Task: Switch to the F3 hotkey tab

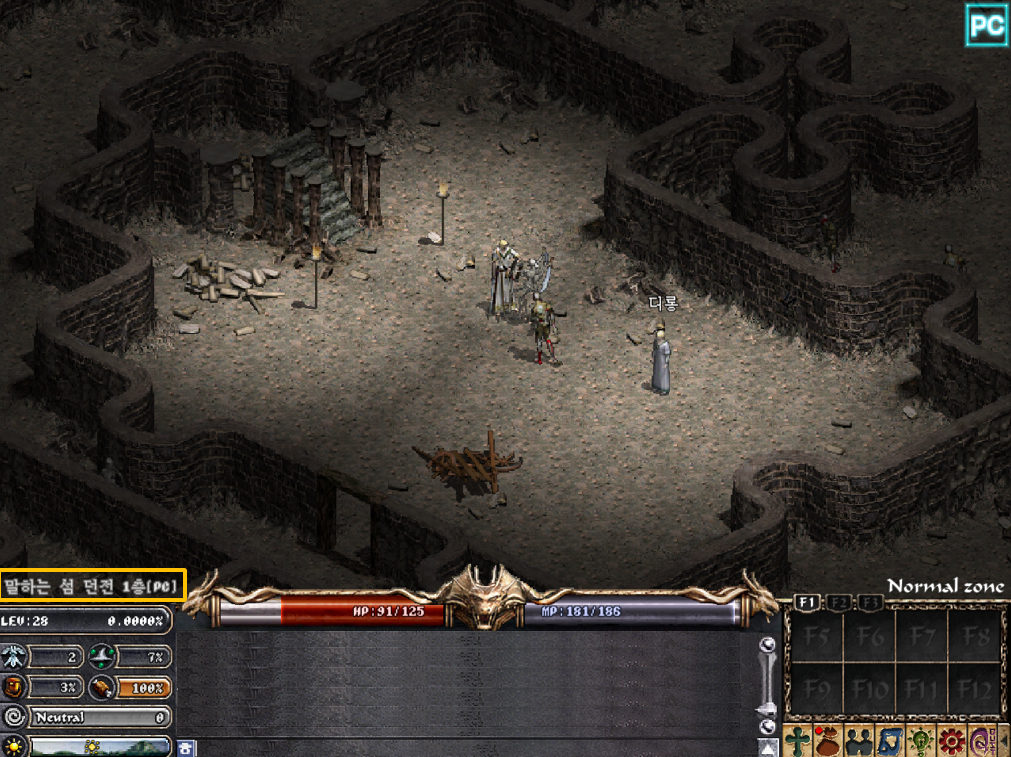Action: pos(871,603)
